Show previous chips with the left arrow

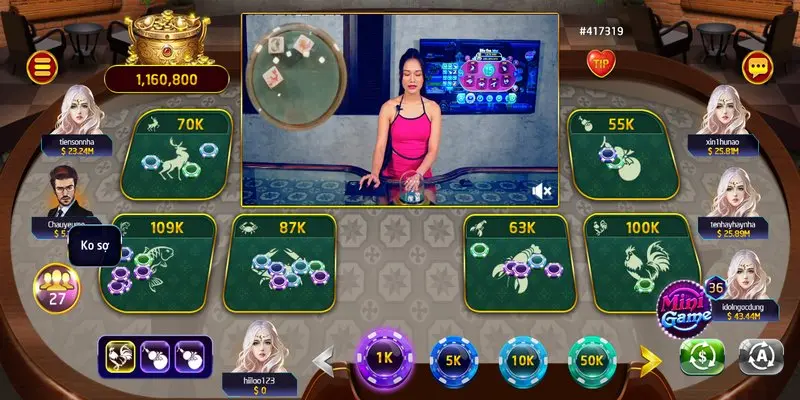click(x=325, y=358)
